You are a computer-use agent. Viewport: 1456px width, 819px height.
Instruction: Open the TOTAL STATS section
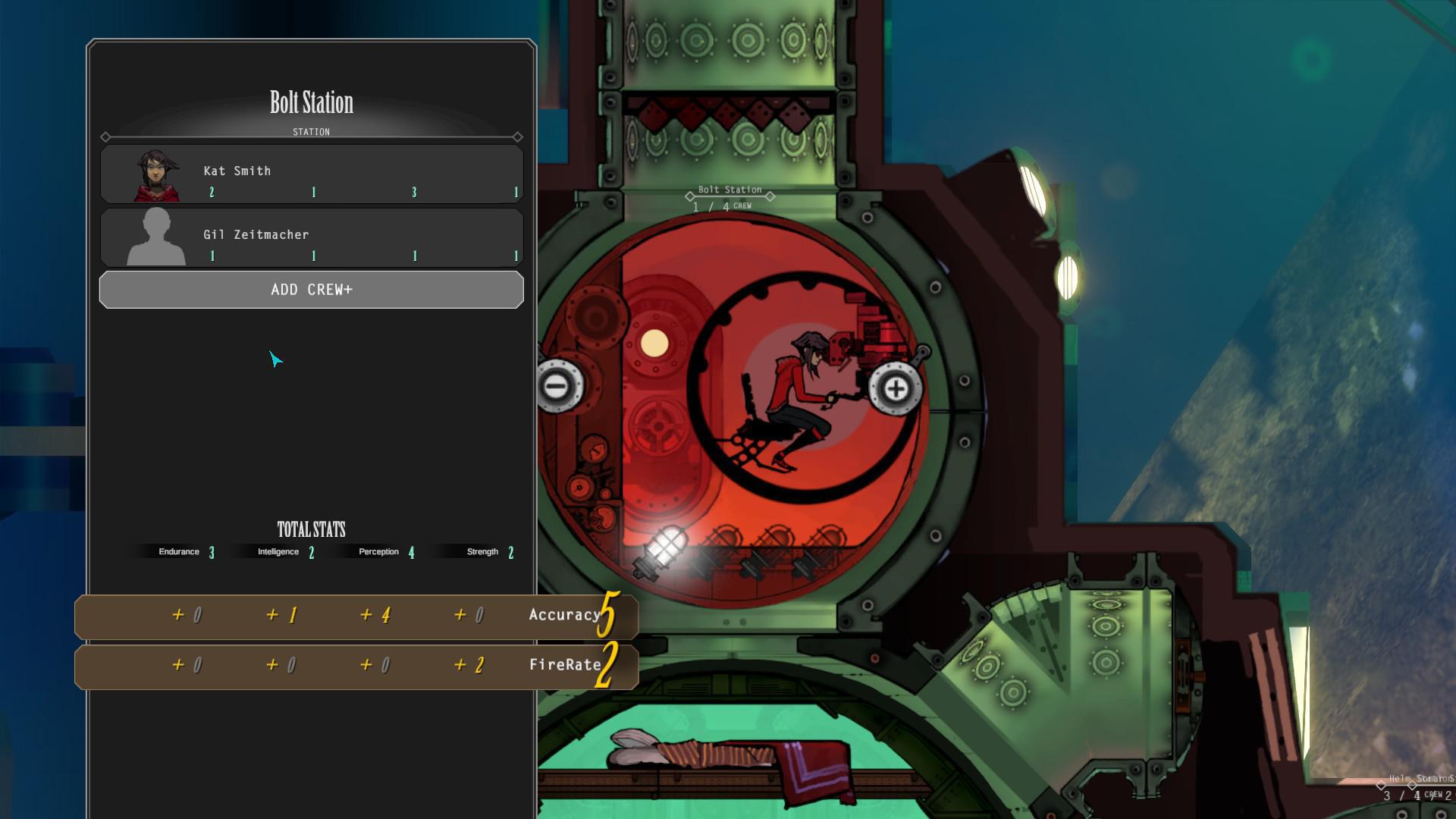[311, 529]
